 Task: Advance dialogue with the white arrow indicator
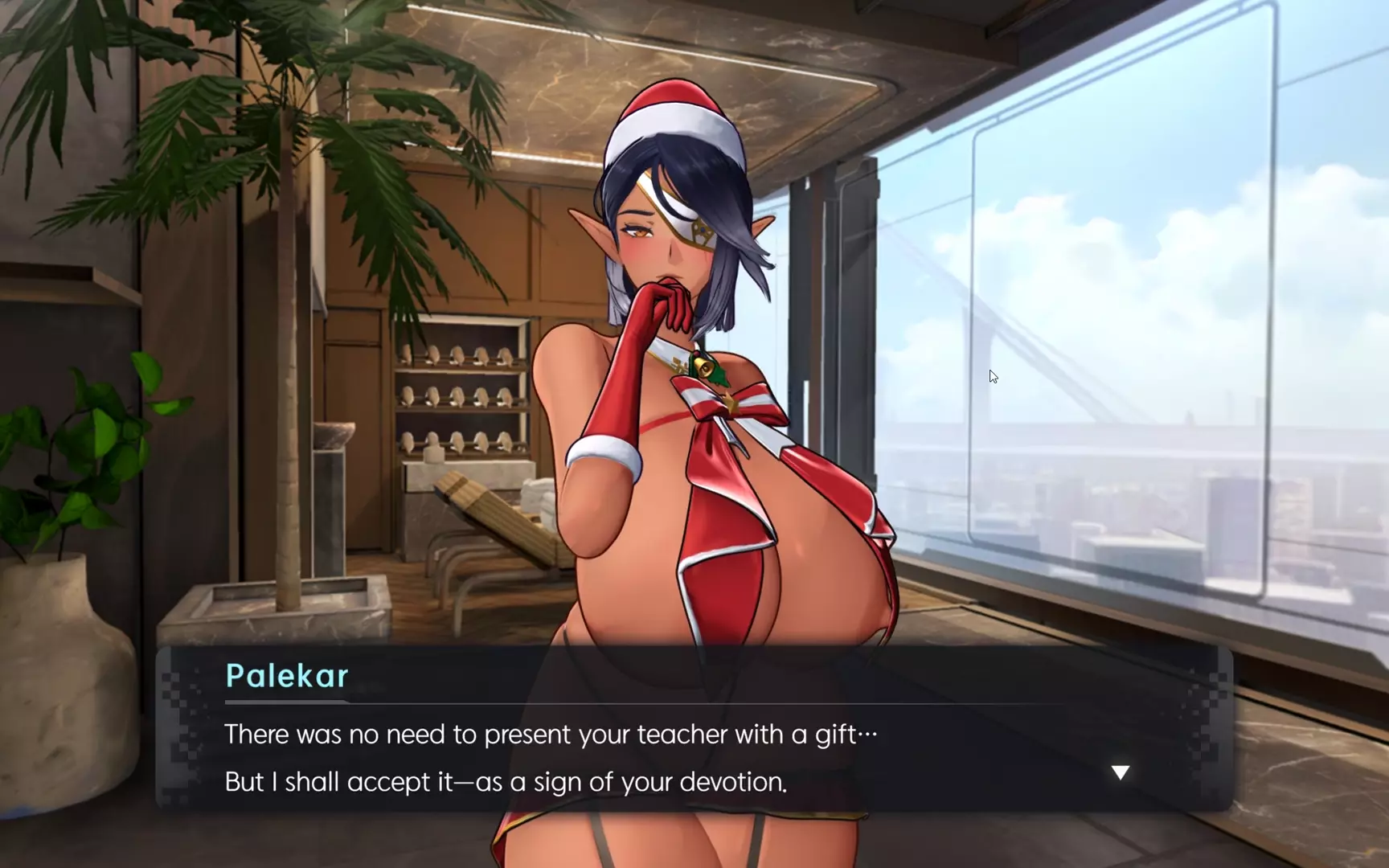[x=1120, y=772]
